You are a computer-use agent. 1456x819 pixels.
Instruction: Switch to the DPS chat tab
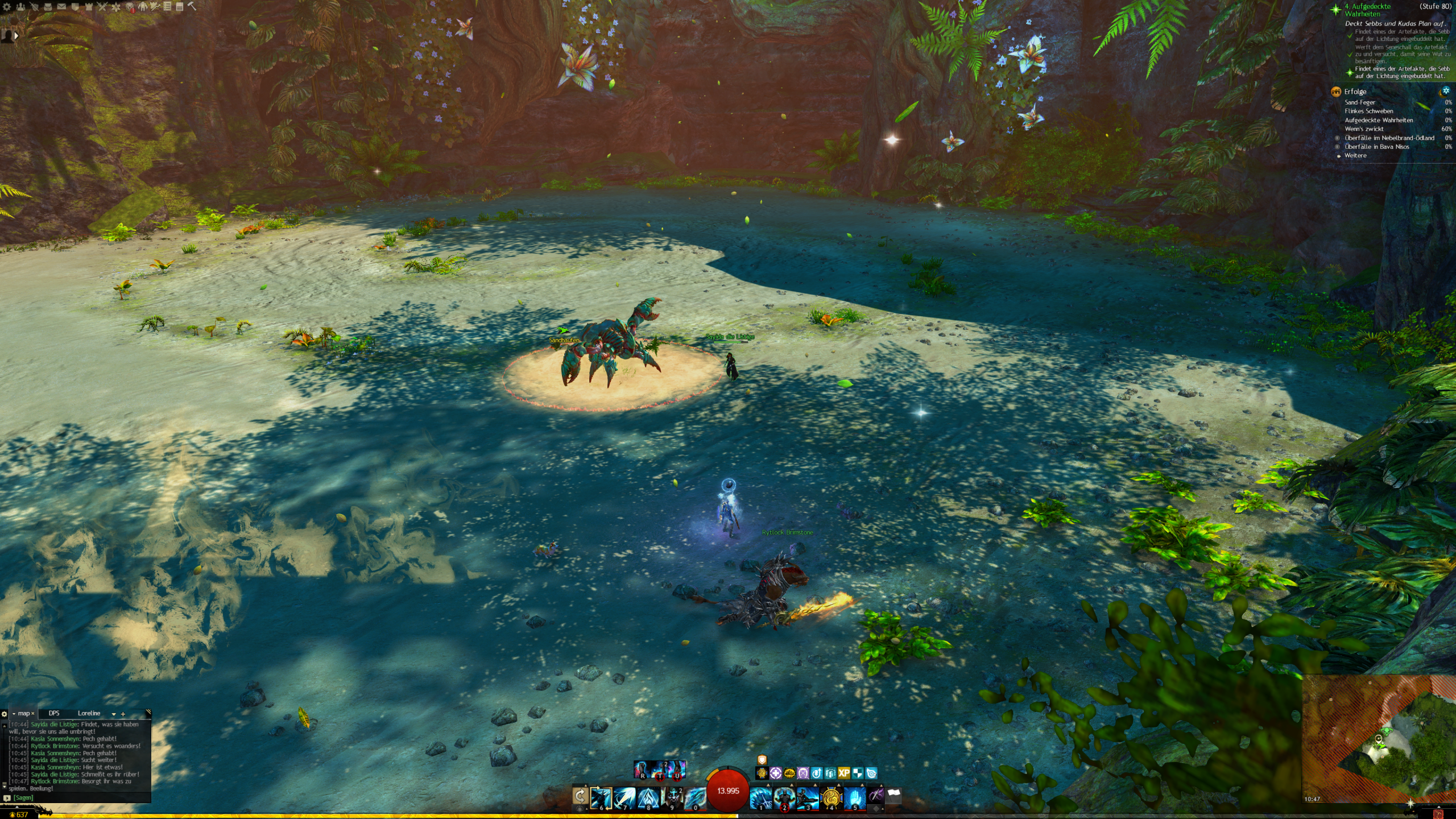[x=54, y=713]
